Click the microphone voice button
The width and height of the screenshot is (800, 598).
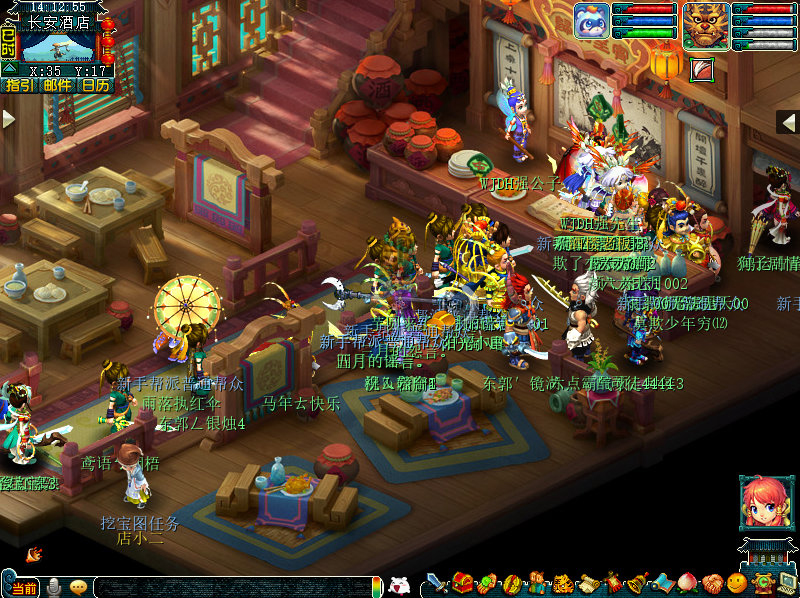click(54, 587)
